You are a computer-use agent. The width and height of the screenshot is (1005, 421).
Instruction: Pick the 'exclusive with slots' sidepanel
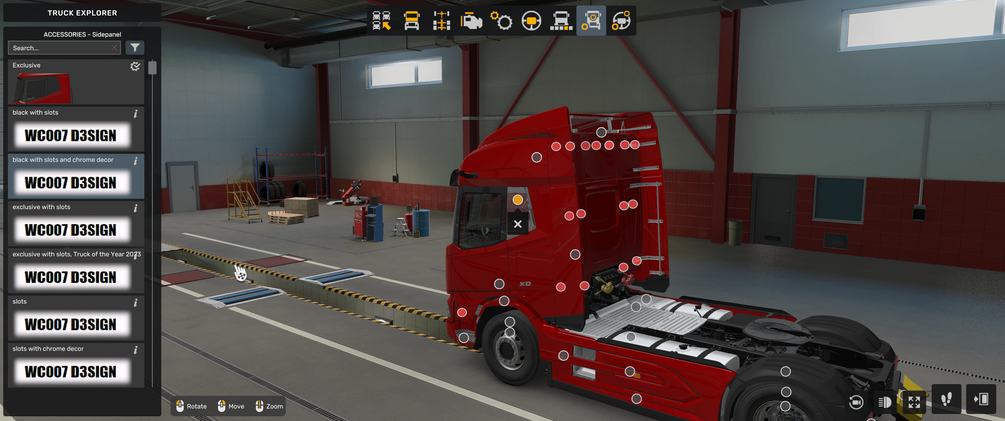pos(70,229)
